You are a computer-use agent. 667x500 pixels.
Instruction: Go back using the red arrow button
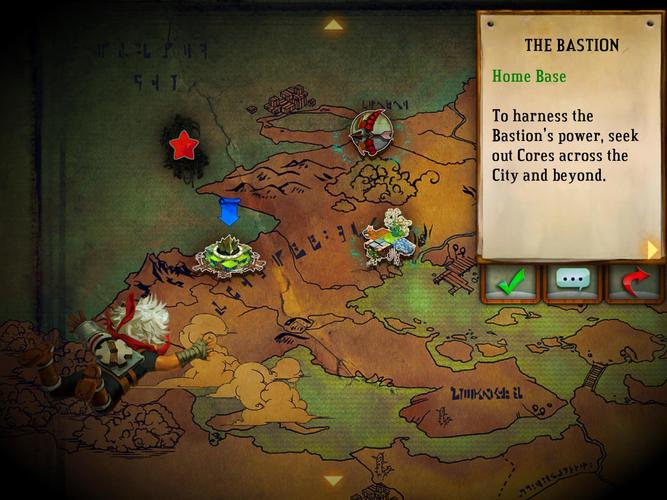tap(634, 283)
